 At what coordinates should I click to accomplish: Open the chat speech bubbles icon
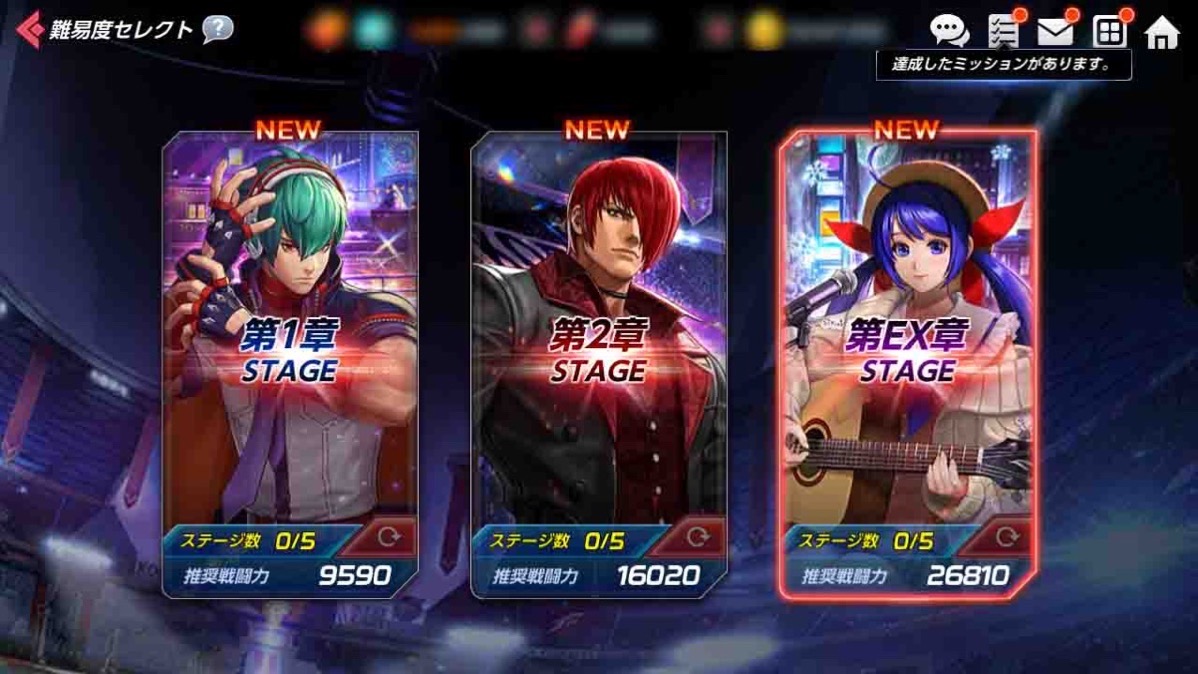948,31
